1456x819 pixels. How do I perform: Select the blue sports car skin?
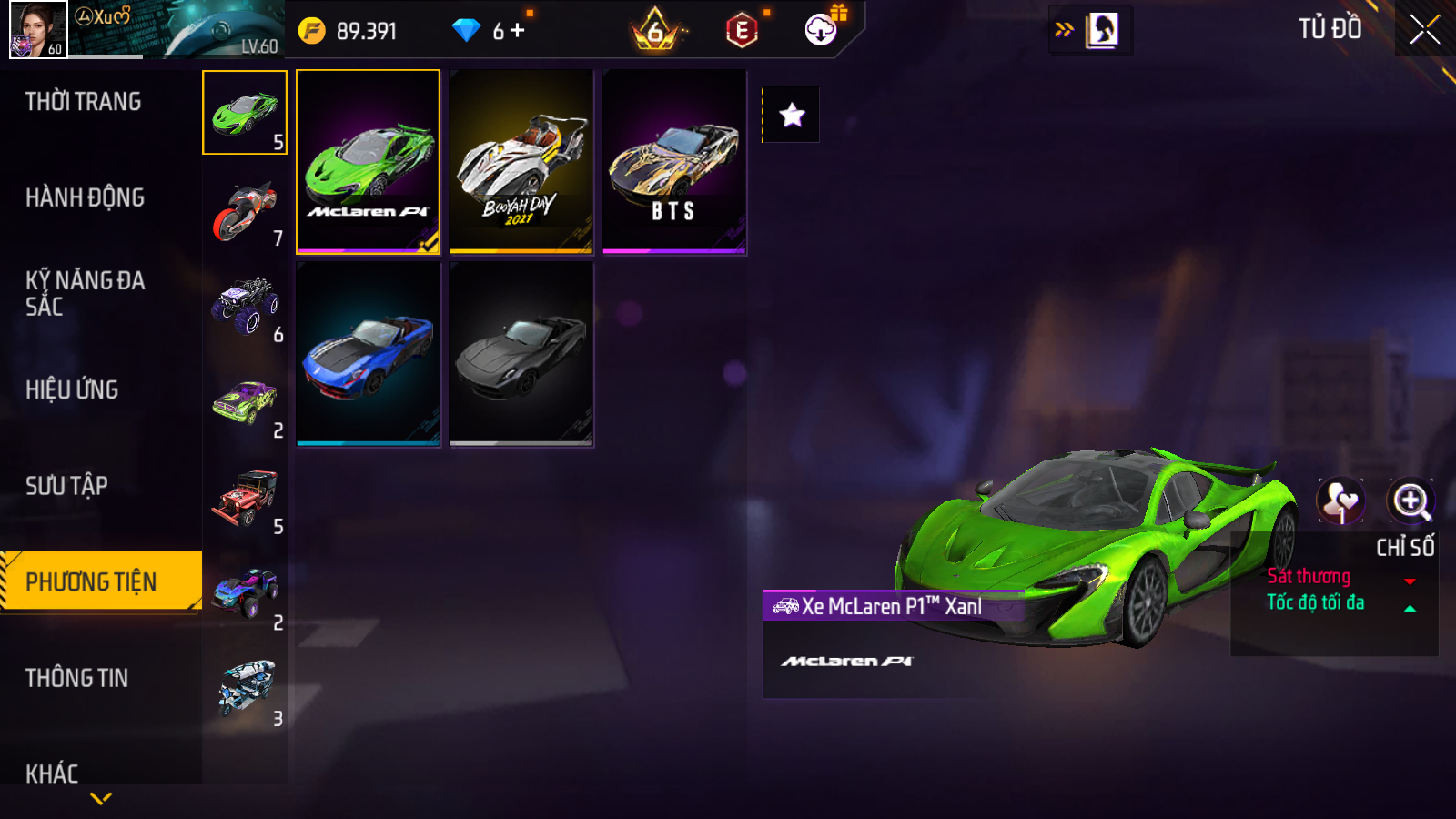pyautogui.click(x=369, y=354)
